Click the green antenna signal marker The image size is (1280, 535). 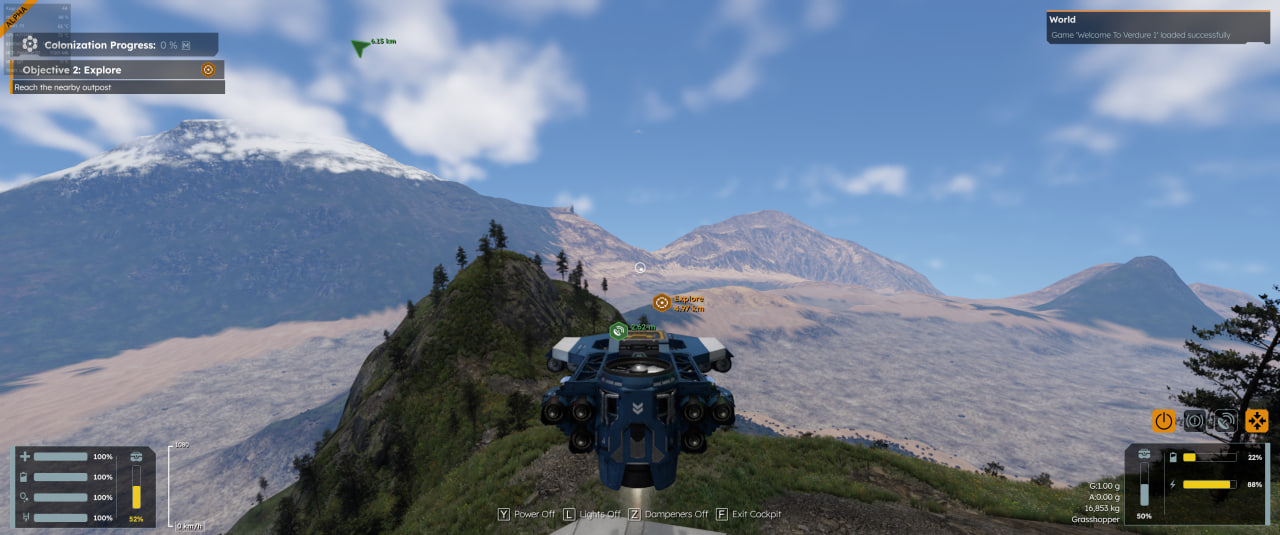tap(619, 330)
